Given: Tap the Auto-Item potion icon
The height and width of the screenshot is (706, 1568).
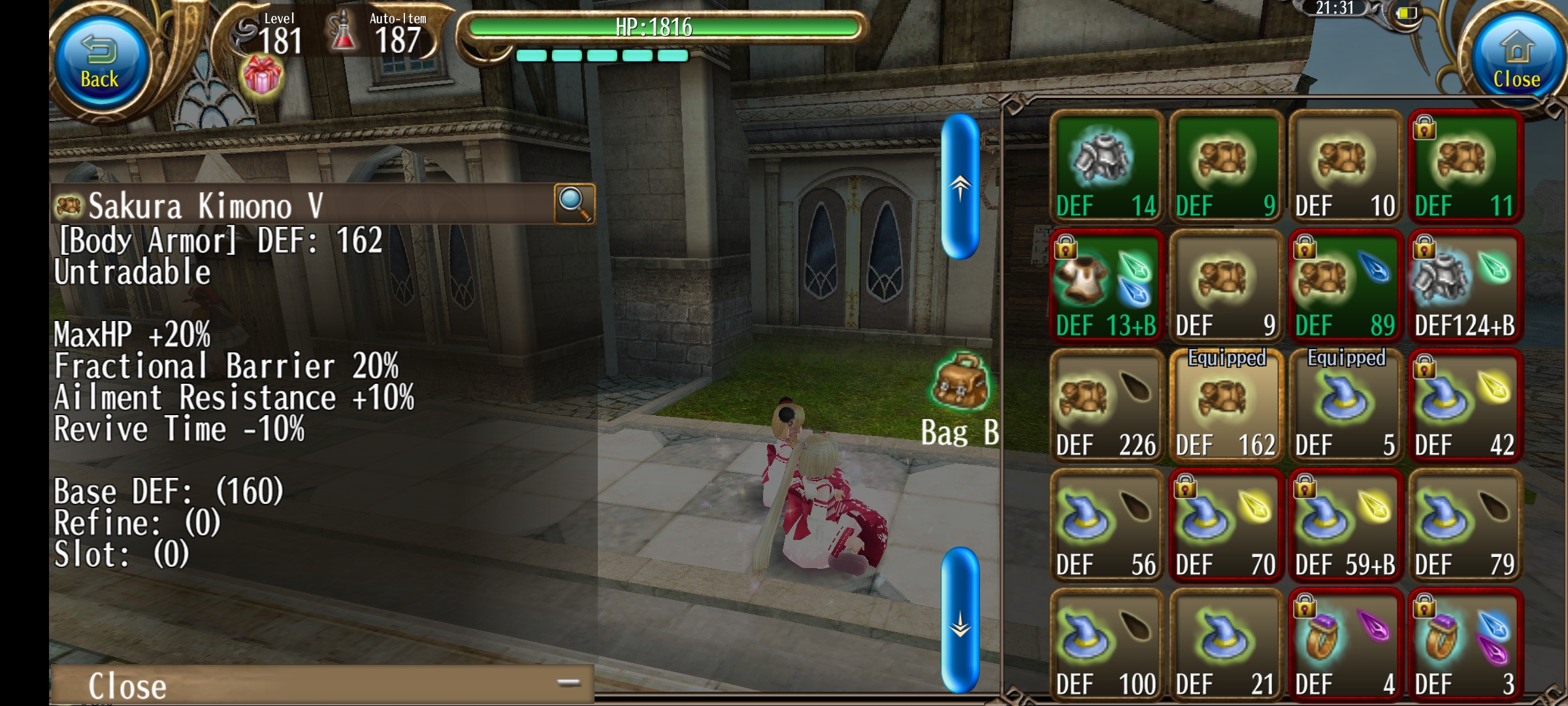Looking at the screenshot, I should tap(342, 33).
